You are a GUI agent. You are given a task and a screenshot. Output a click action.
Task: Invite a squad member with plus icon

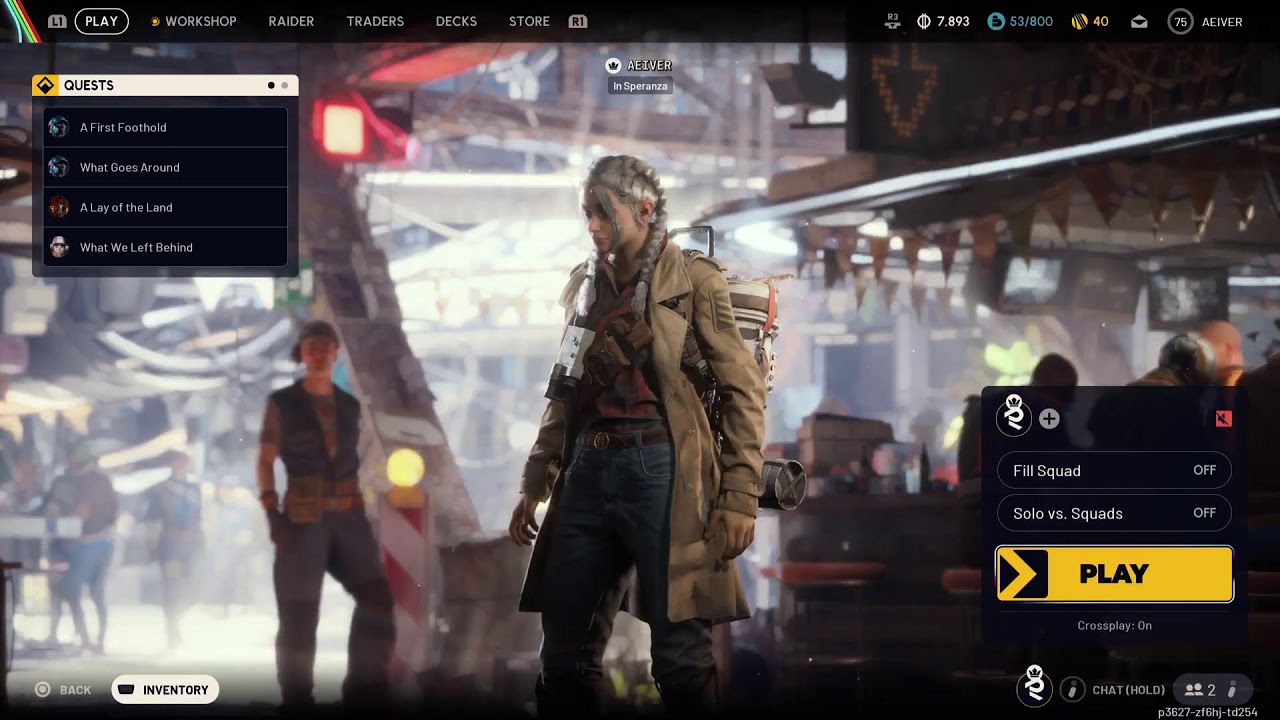(1049, 419)
